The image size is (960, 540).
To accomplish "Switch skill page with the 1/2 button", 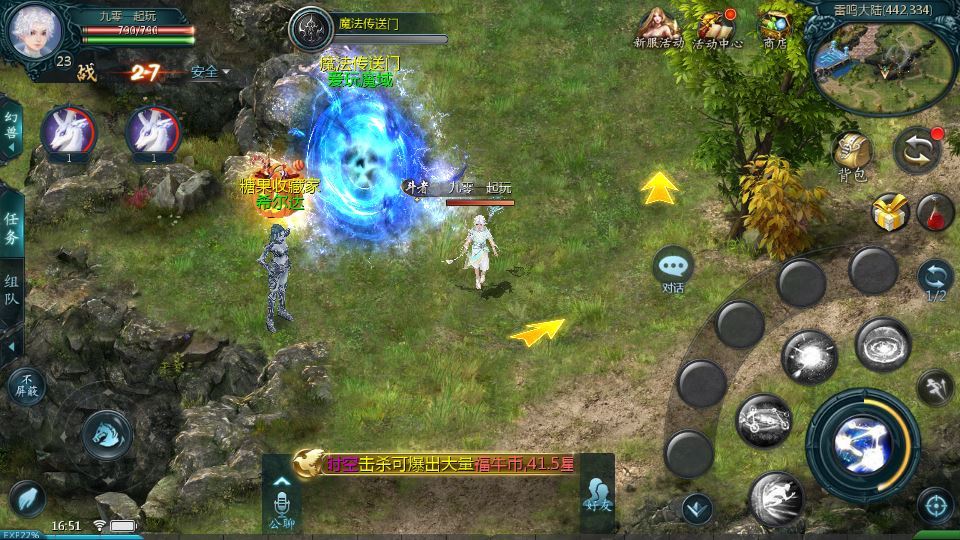I will tap(936, 280).
